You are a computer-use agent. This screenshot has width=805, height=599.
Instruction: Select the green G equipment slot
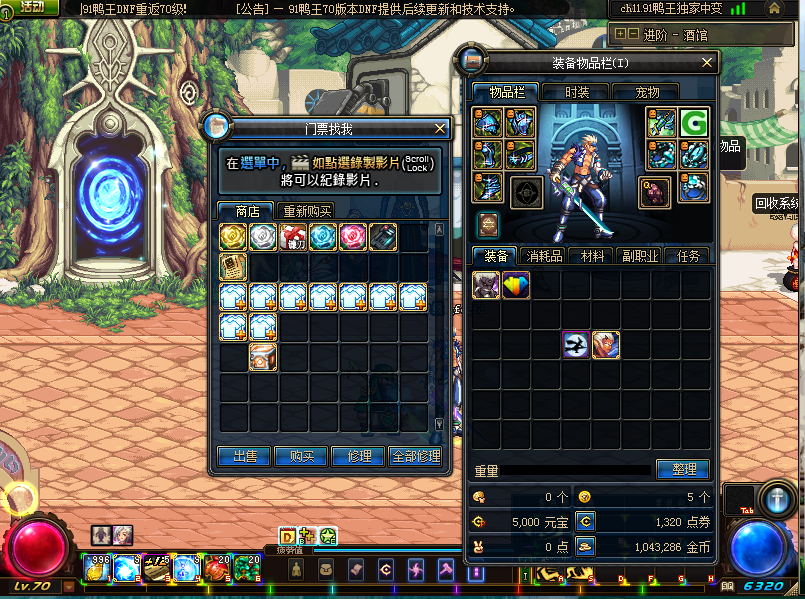(694, 123)
